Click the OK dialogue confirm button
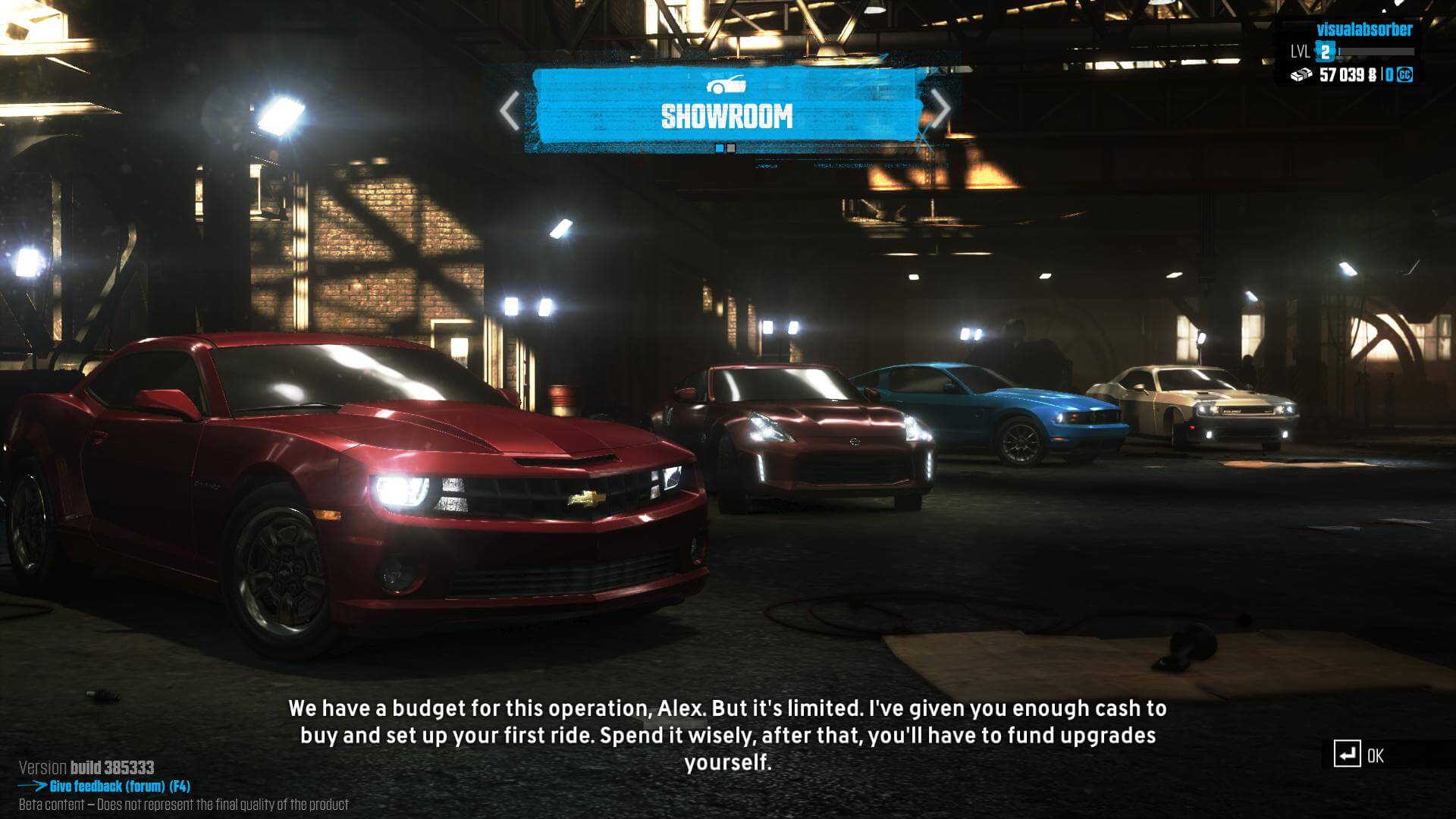The width and height of the screenshot is (1456, 819). point(1360,755)
